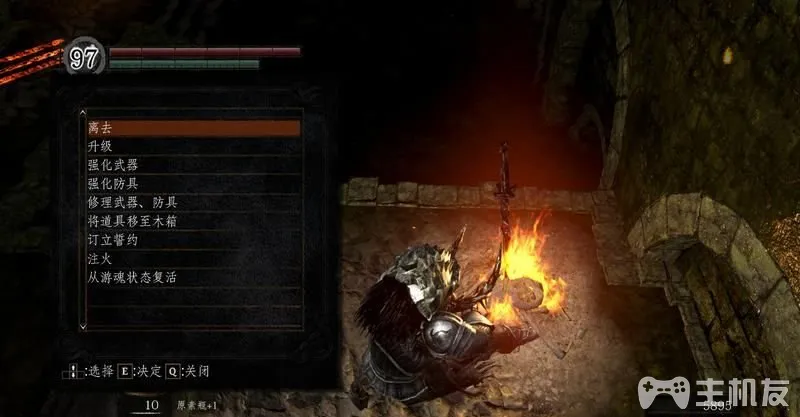Open the 强化武器 weapon reinforcement option
Screen dimensions: 800x417
coord(190,165)
